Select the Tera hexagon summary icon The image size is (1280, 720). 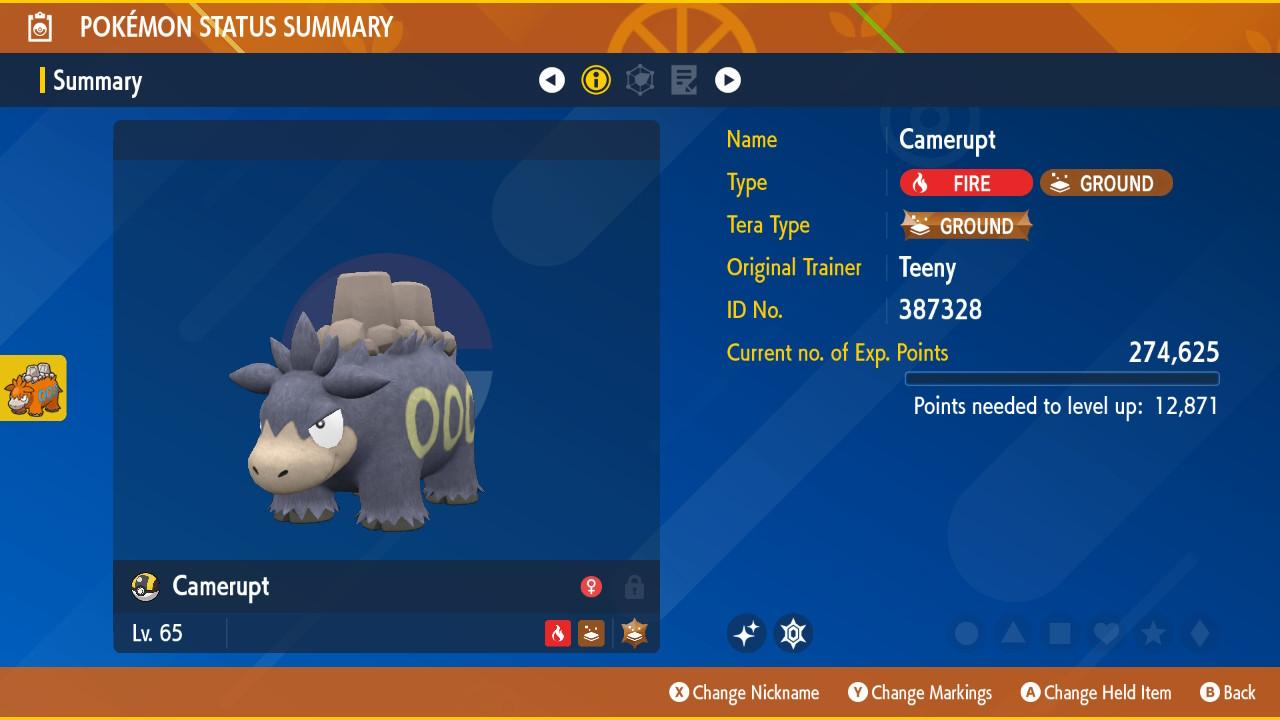tap(640, 80)
